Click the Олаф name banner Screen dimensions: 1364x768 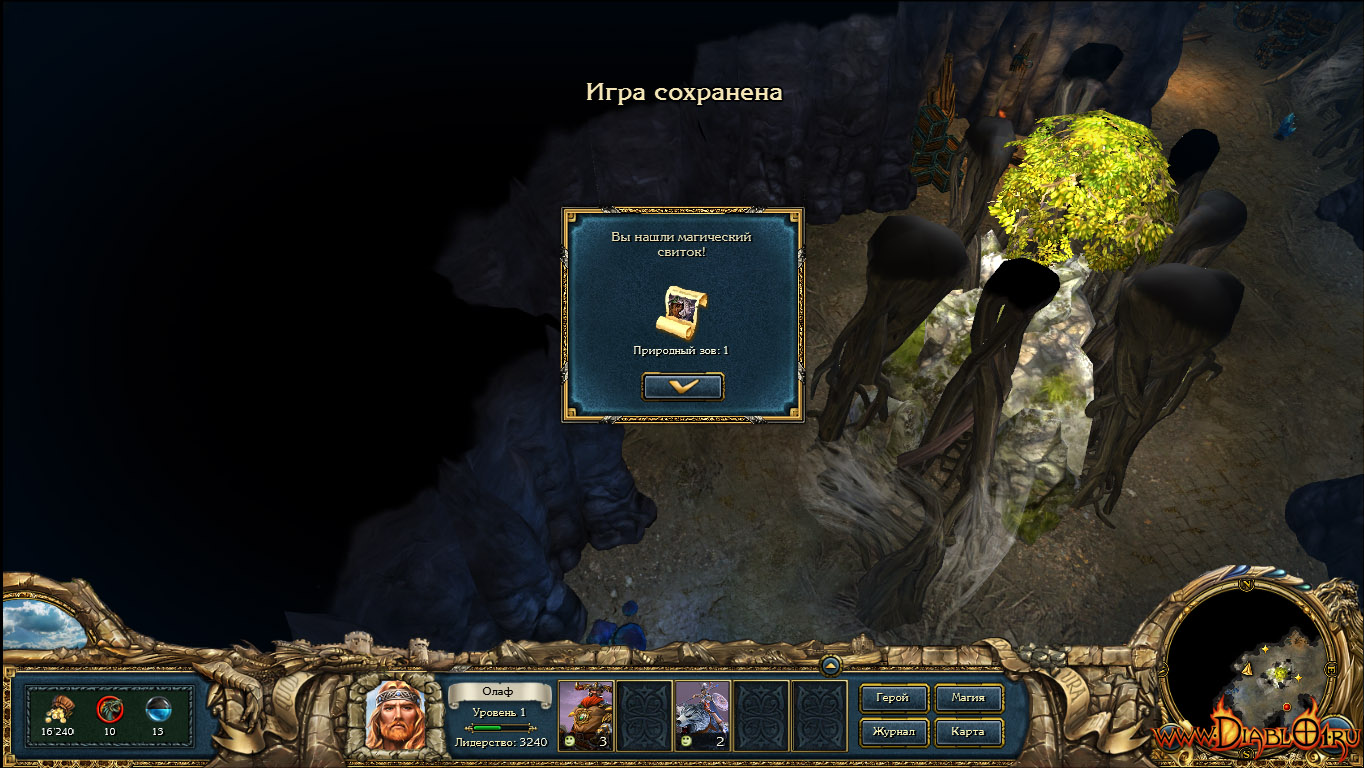499,693
